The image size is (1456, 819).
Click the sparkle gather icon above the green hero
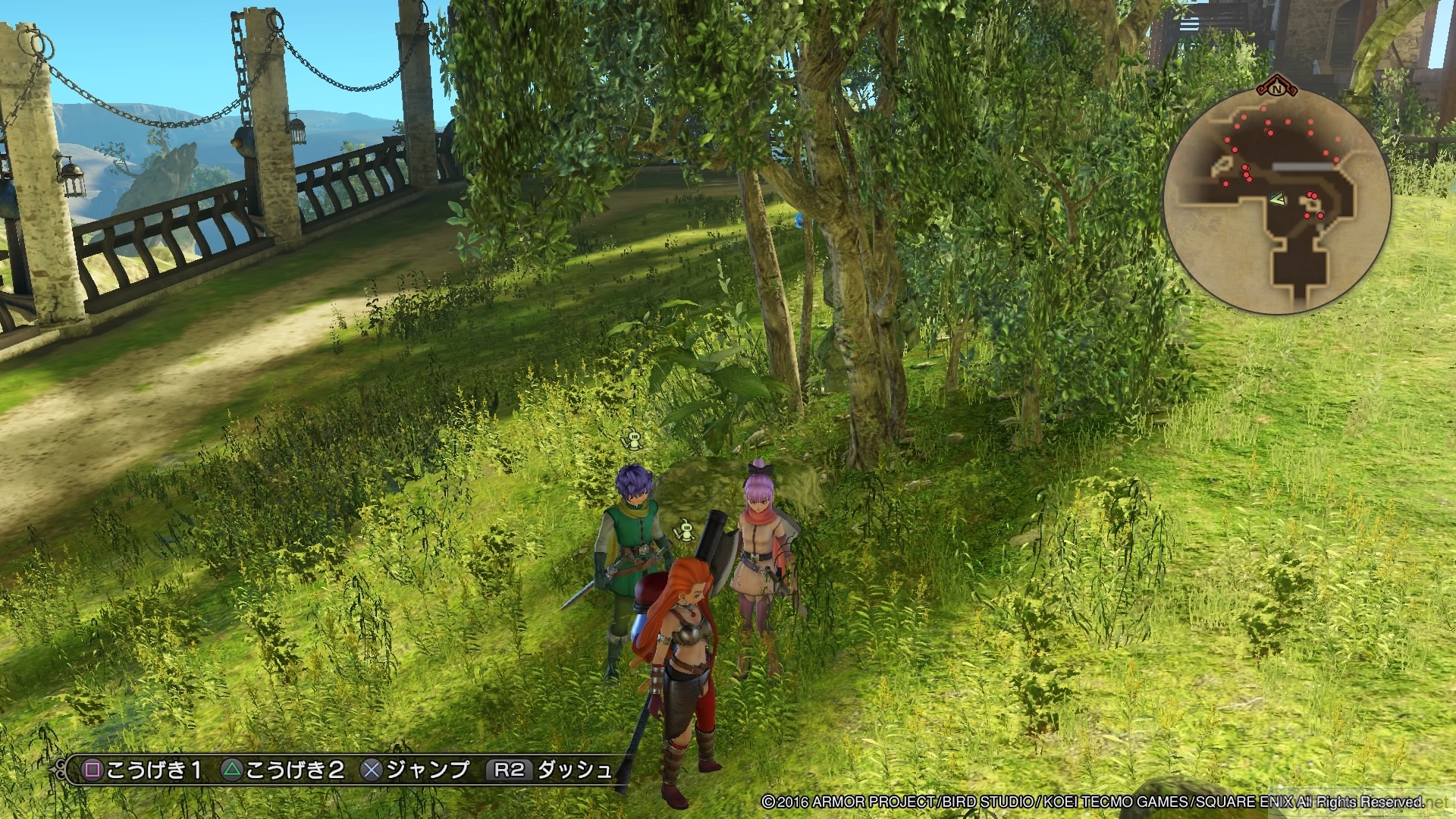coord(635,440)
